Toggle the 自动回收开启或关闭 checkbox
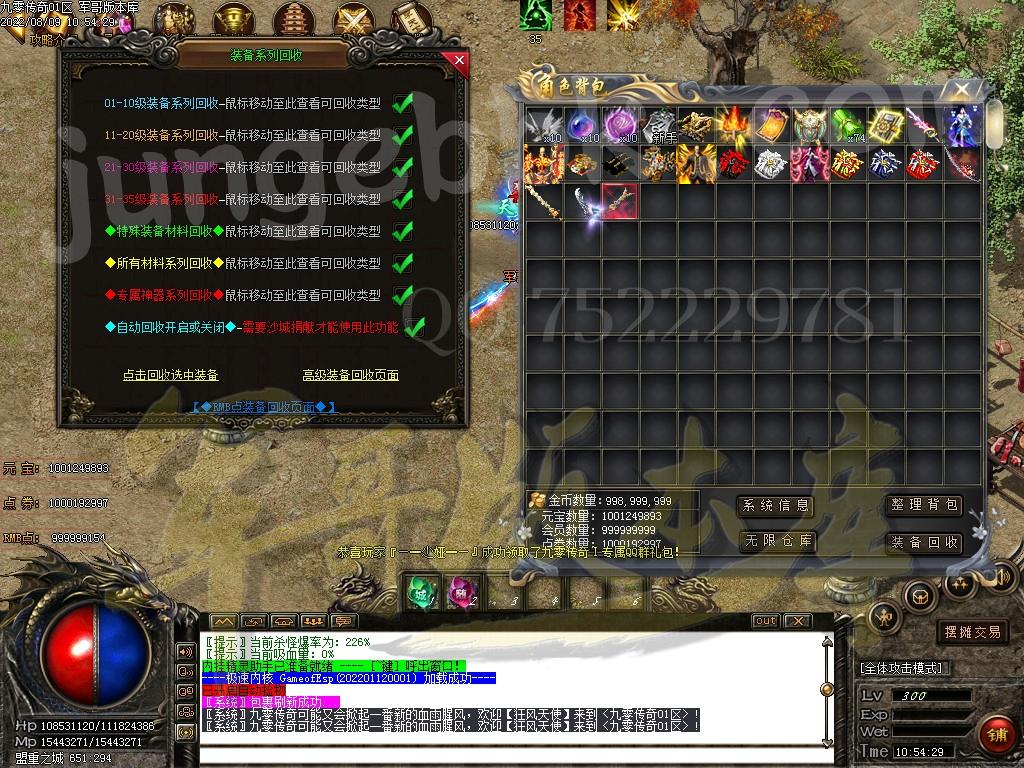Screen dimensions: 1024x768 pos(414,327)
